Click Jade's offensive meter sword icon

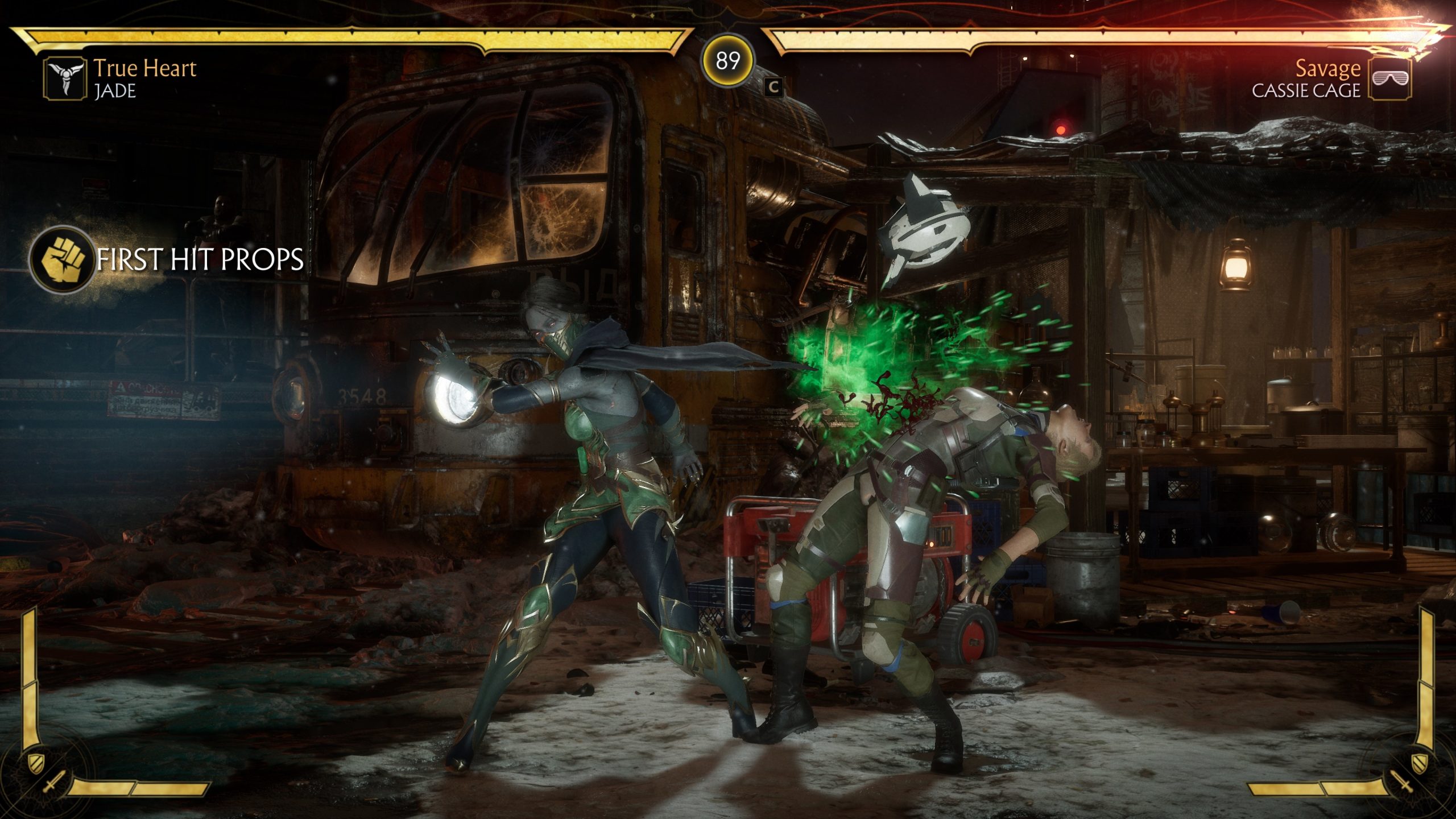(x=52, y=784)
